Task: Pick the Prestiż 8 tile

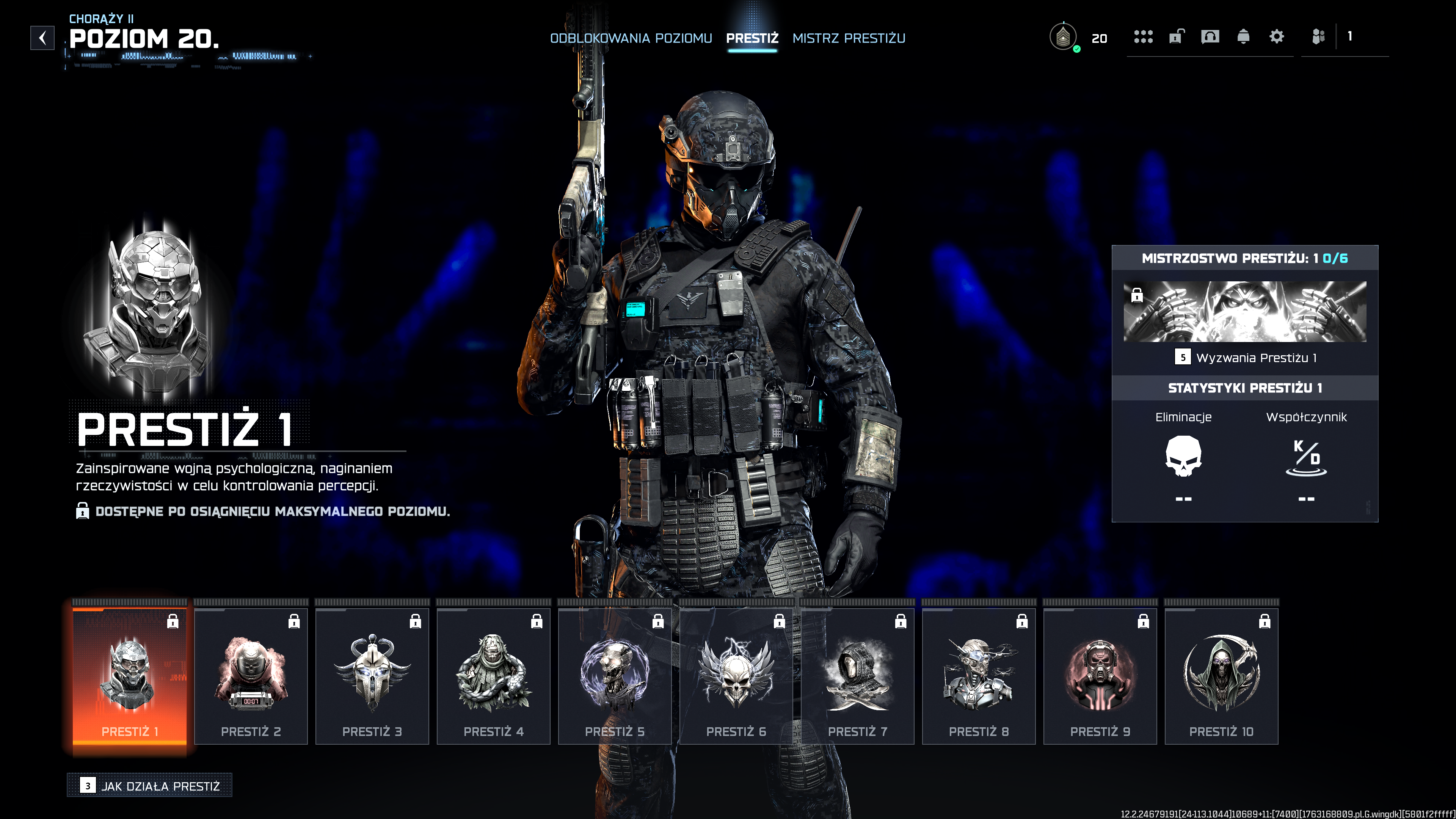Action: (x=978, y=676)
